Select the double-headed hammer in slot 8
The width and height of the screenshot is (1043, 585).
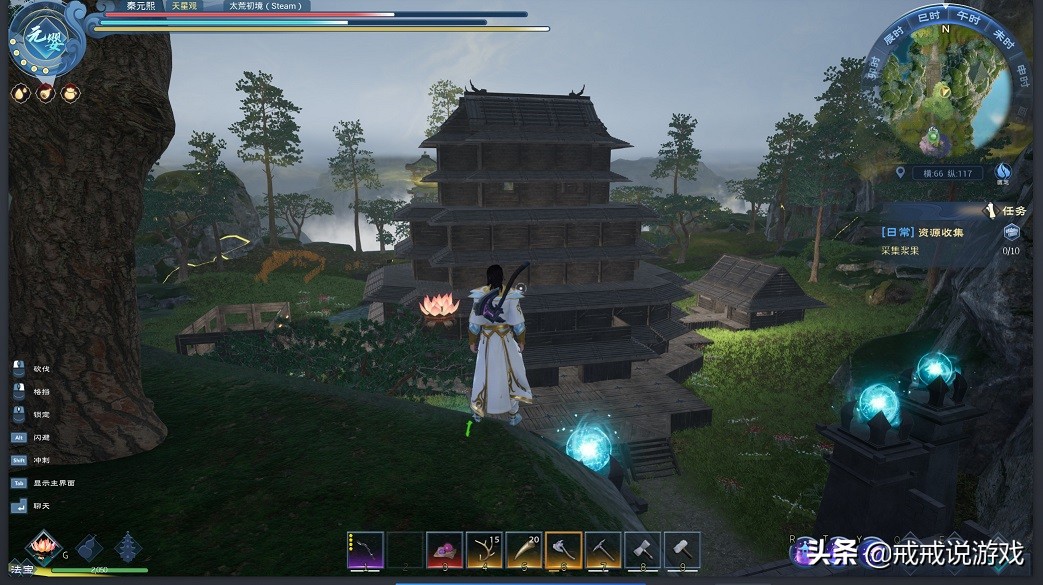click(x=642, y=550)
